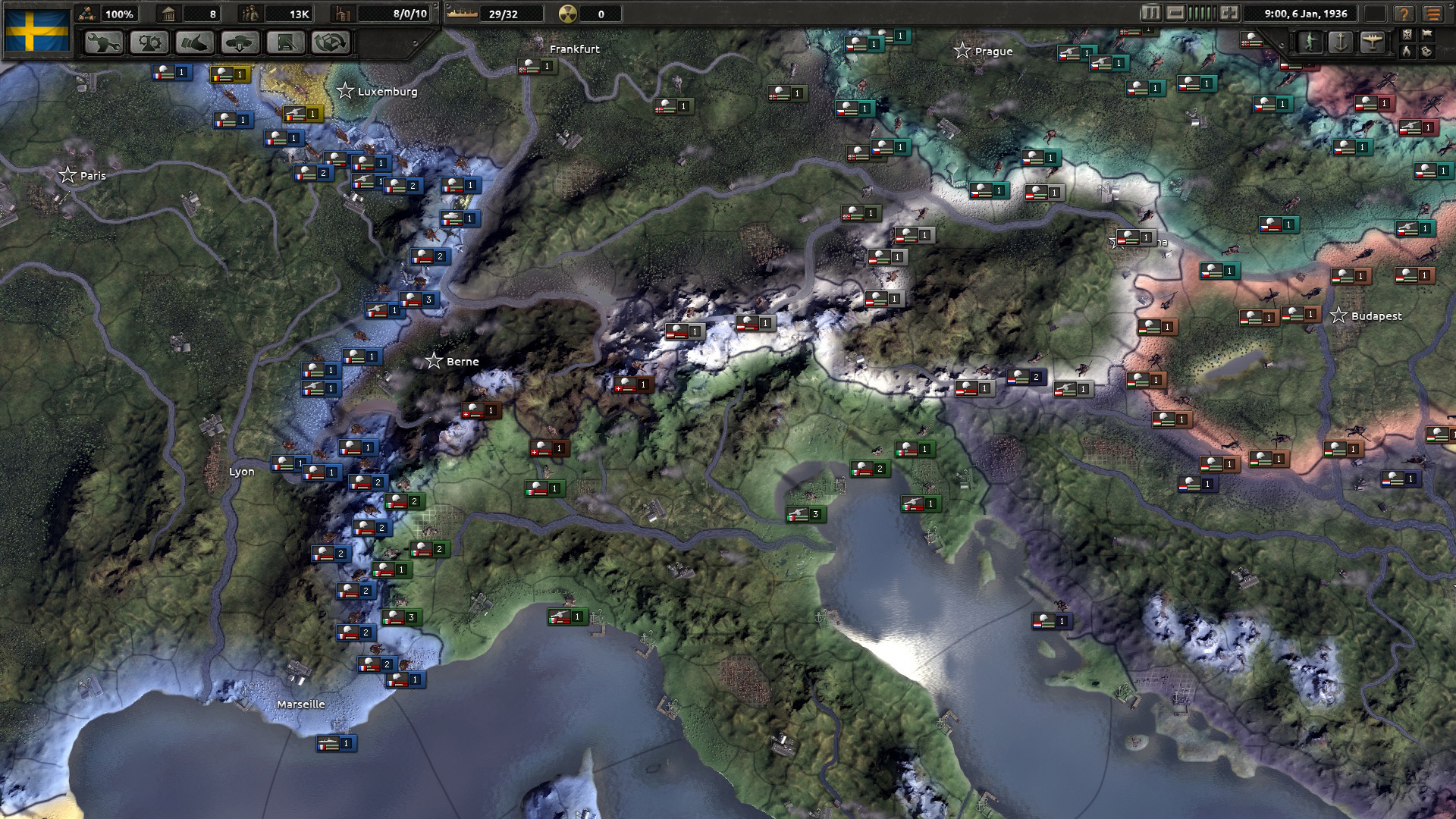Screen dimensions: 1456x819
Task: Open the circular-arrows Construction tab
Action: click(331, 42)
